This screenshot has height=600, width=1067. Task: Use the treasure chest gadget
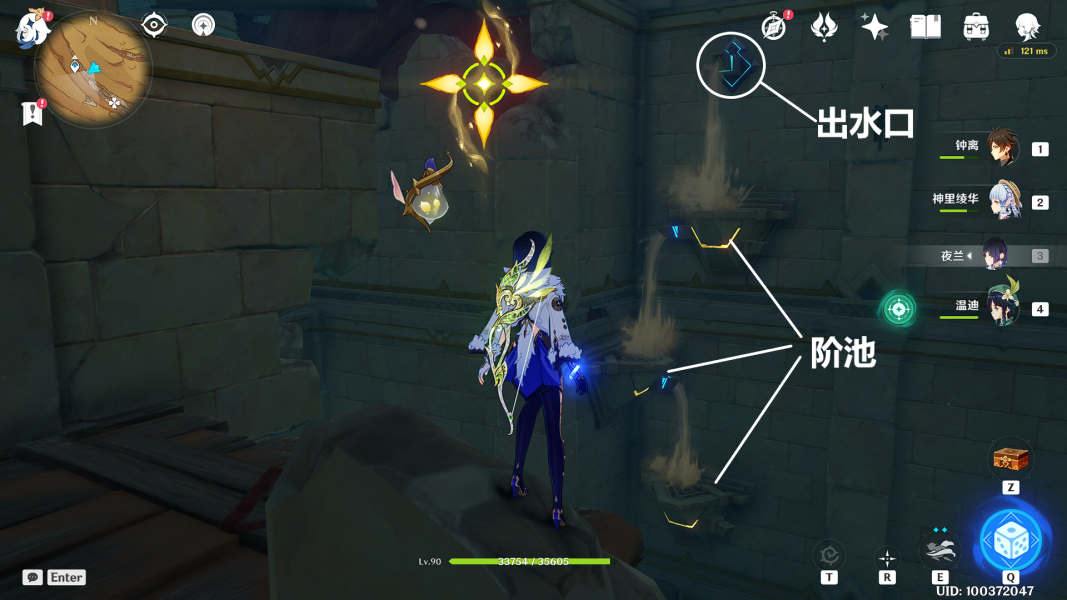1009,460
